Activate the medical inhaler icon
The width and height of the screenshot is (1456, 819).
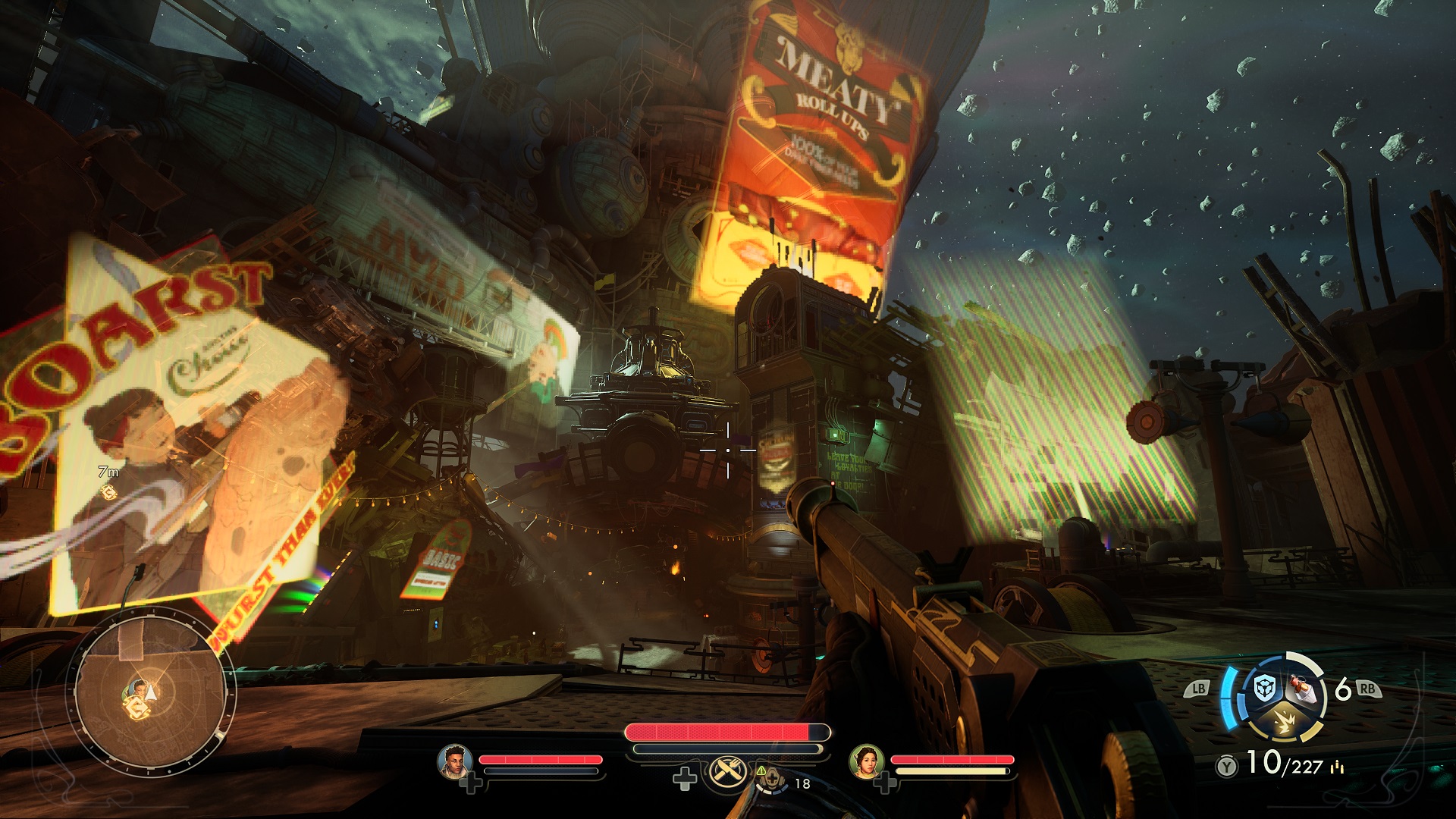pyautogui.click(x=771, y=779)
